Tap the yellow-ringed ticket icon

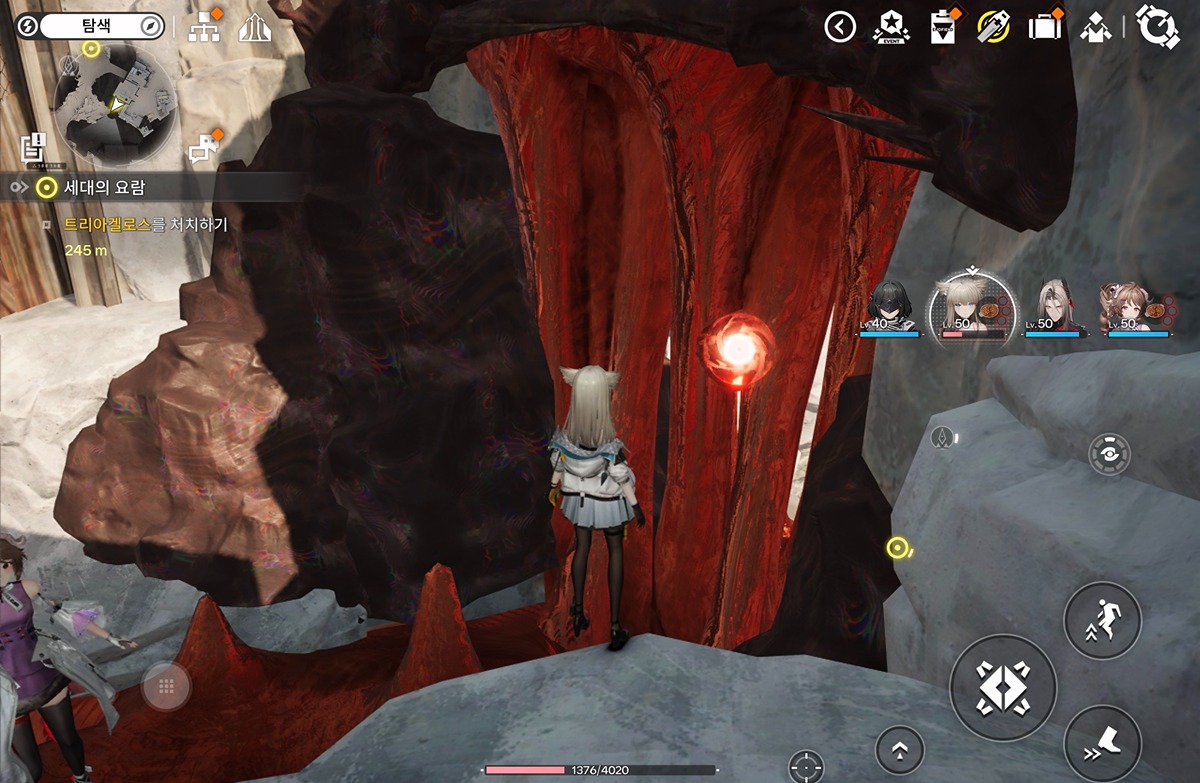[x=993, y=27]
